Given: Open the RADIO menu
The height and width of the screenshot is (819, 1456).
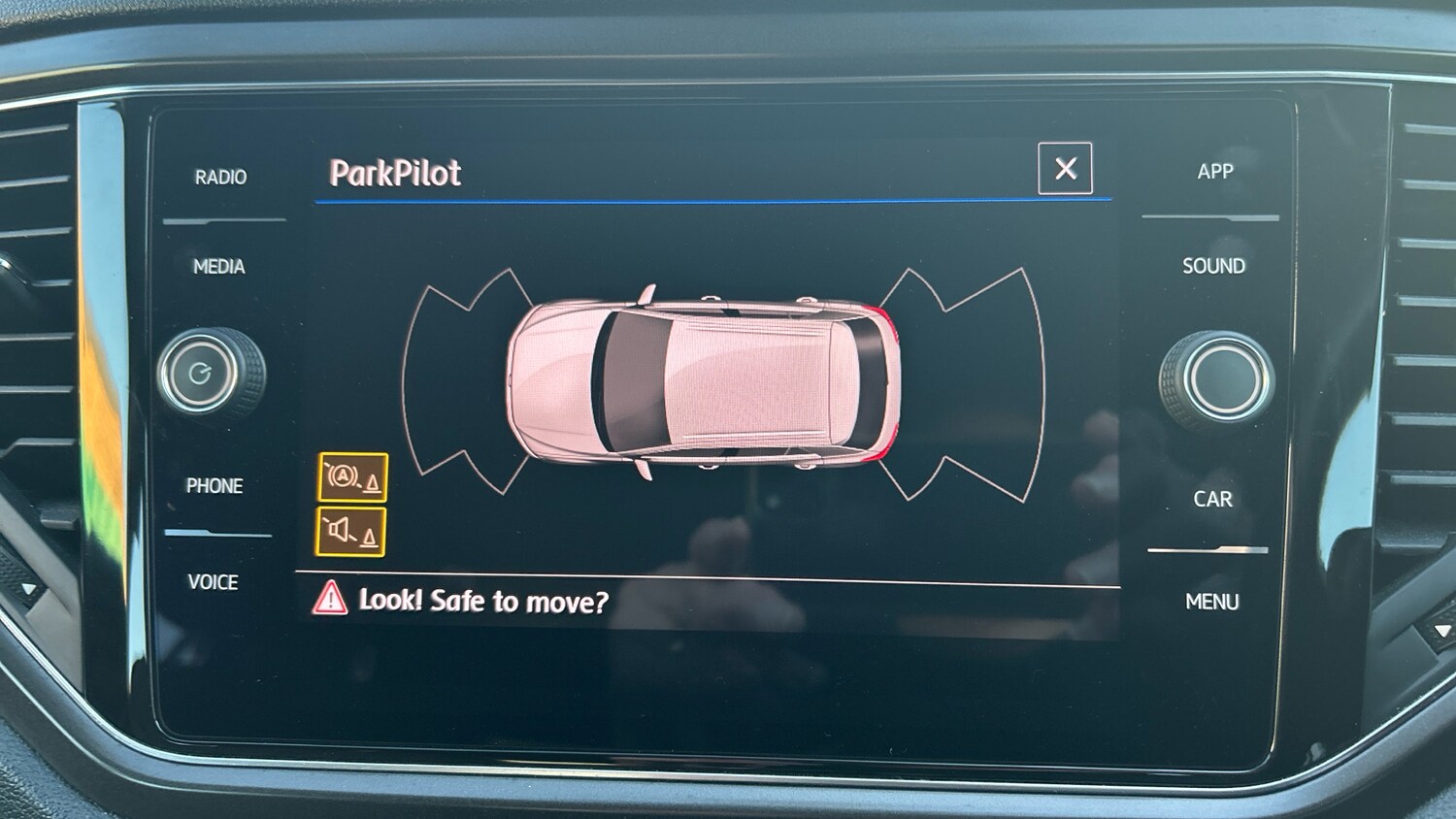Looking at the screenshot, I should point(220,178).
